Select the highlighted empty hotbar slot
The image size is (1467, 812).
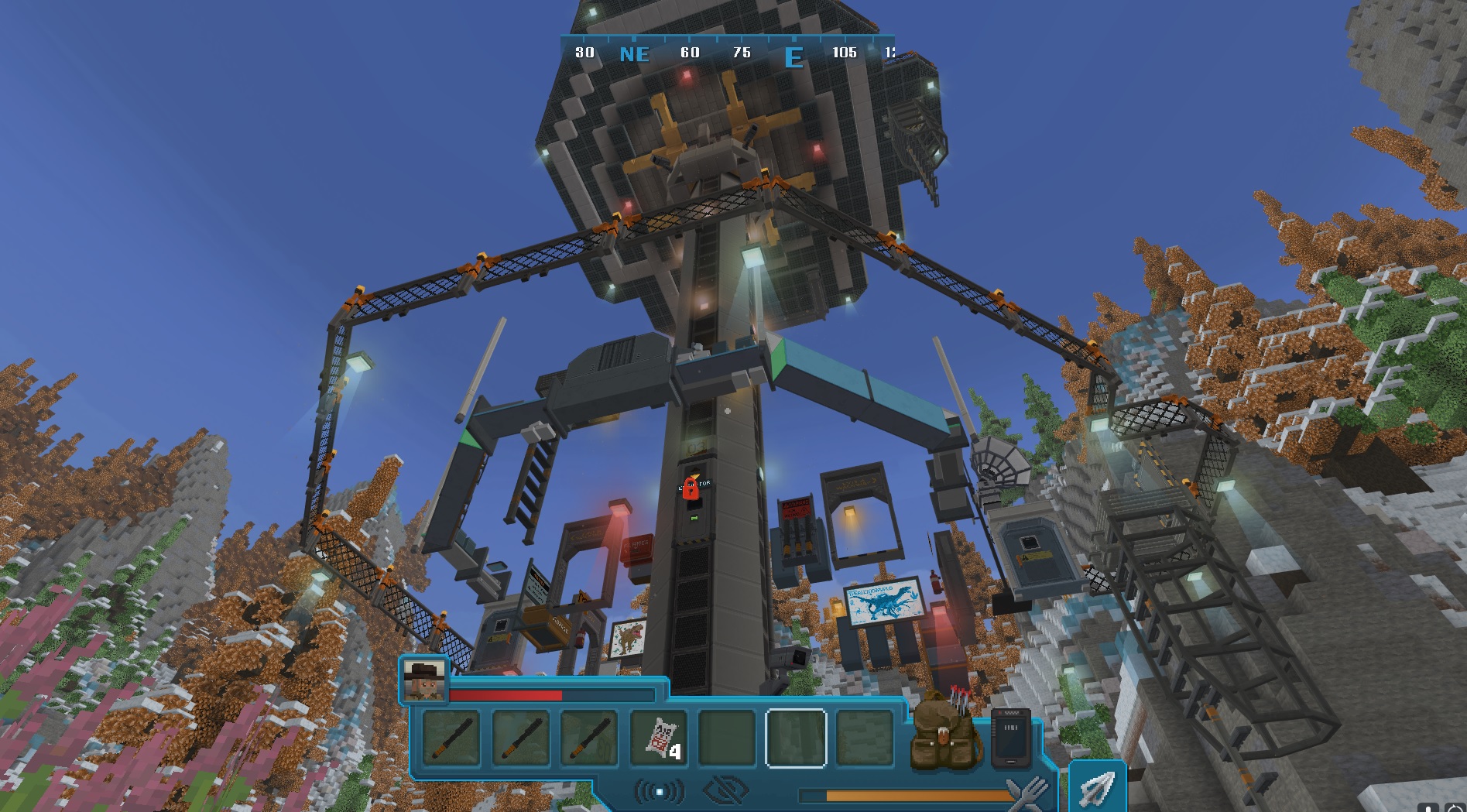(796, 738)
